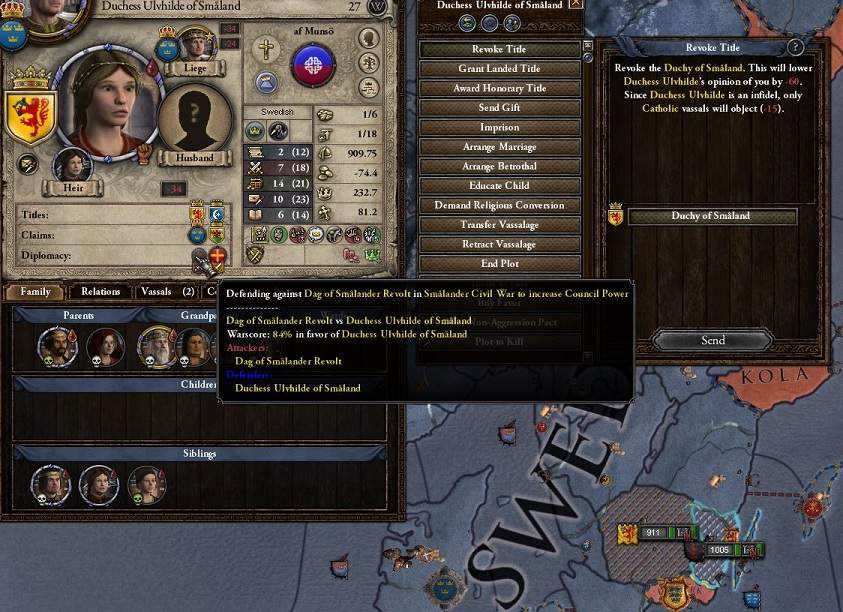The width and height of the screenshot is (843, 612).
Task: Click the Send button
Action: [712, 341]
